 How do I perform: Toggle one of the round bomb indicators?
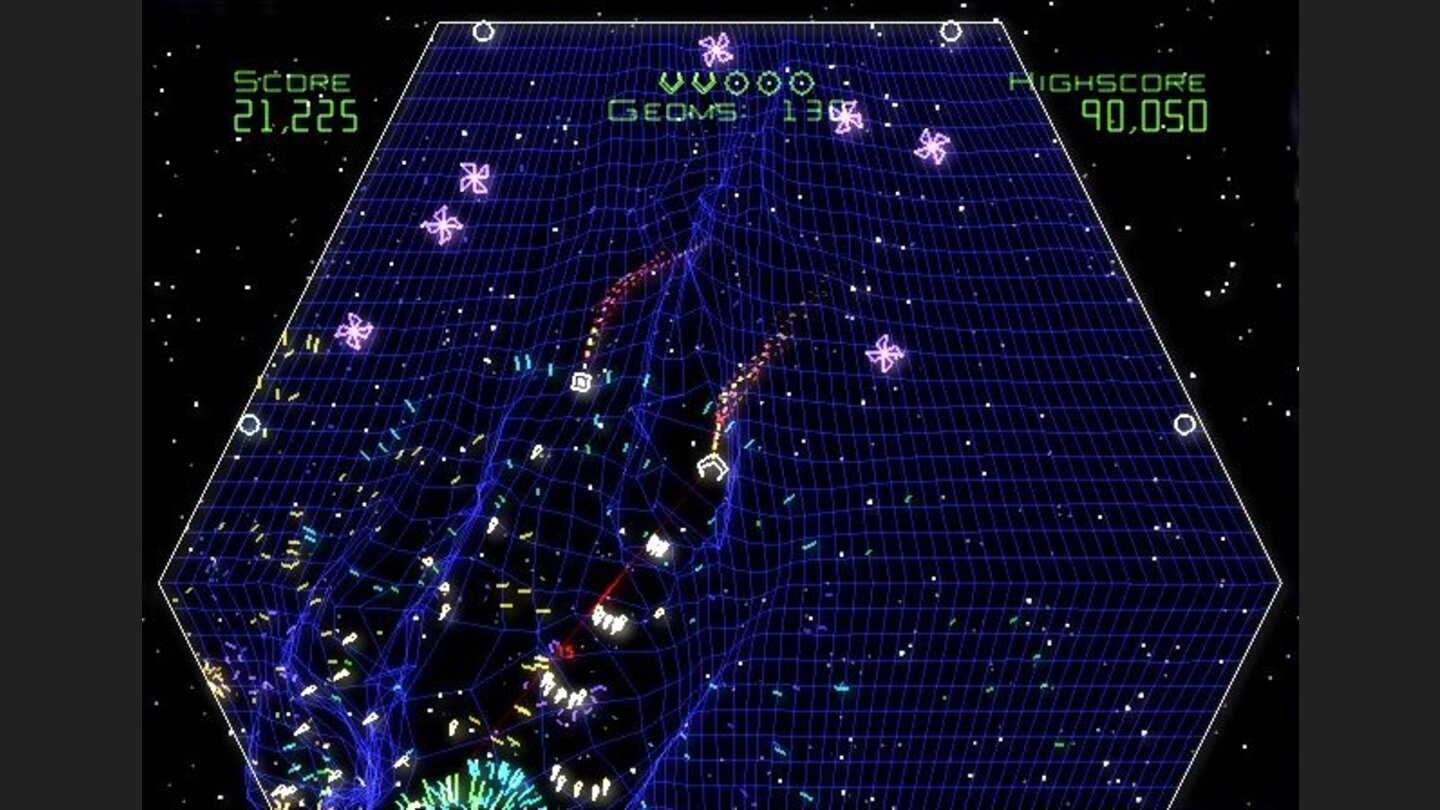(x=736, y=84)
